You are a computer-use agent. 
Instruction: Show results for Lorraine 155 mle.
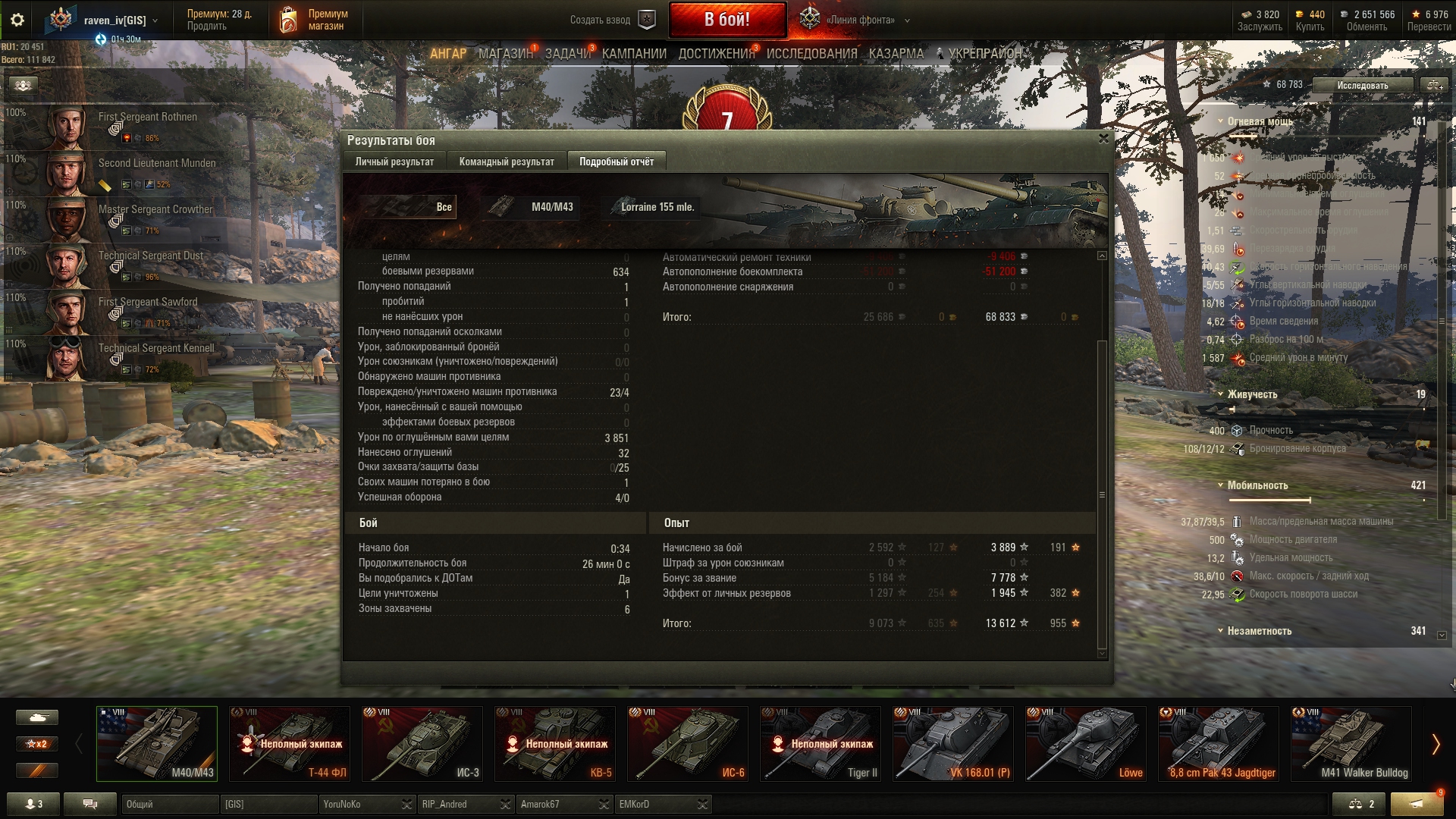point(653,207)
